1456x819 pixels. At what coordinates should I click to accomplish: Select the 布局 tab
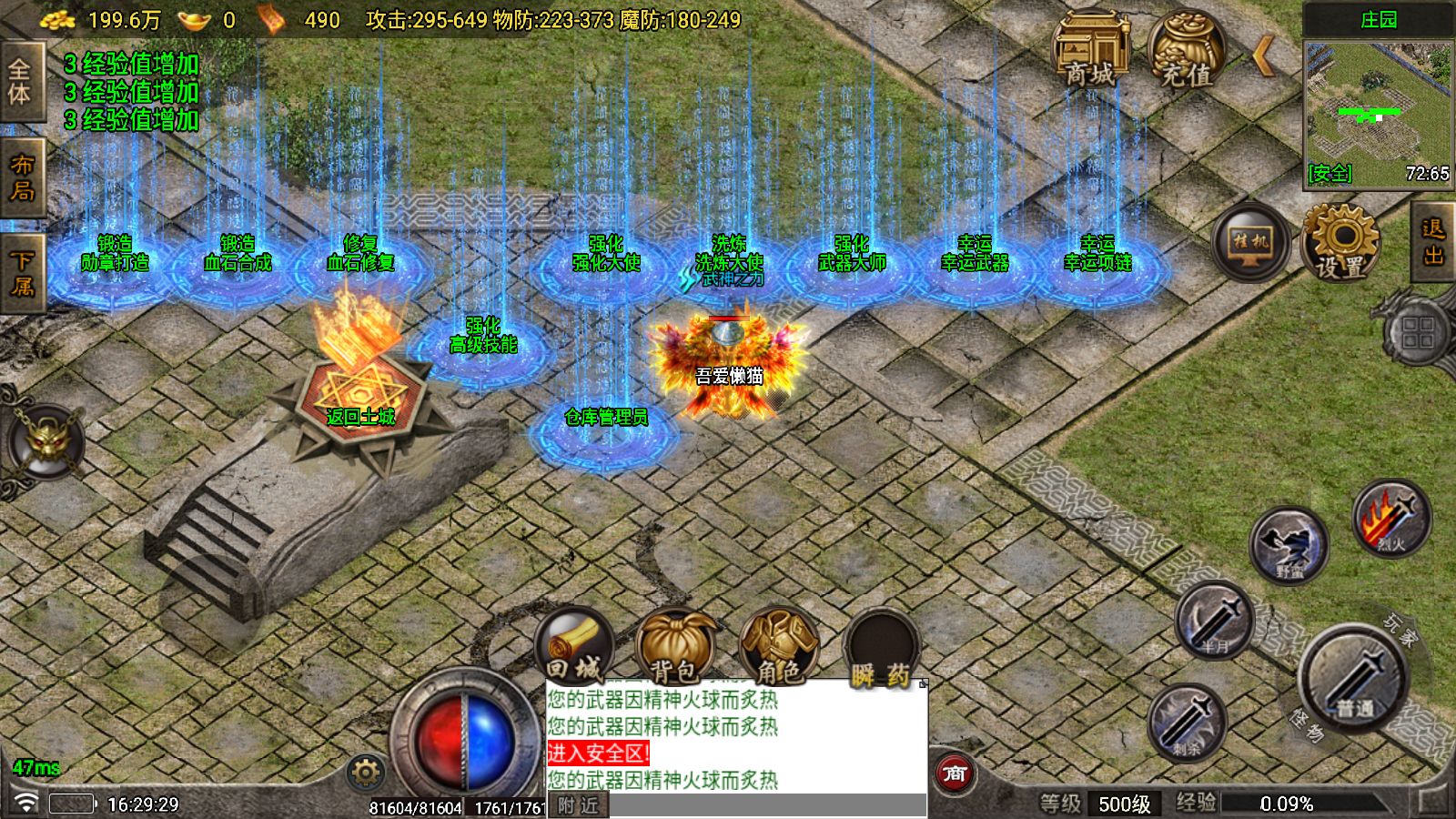coord(21,178)
